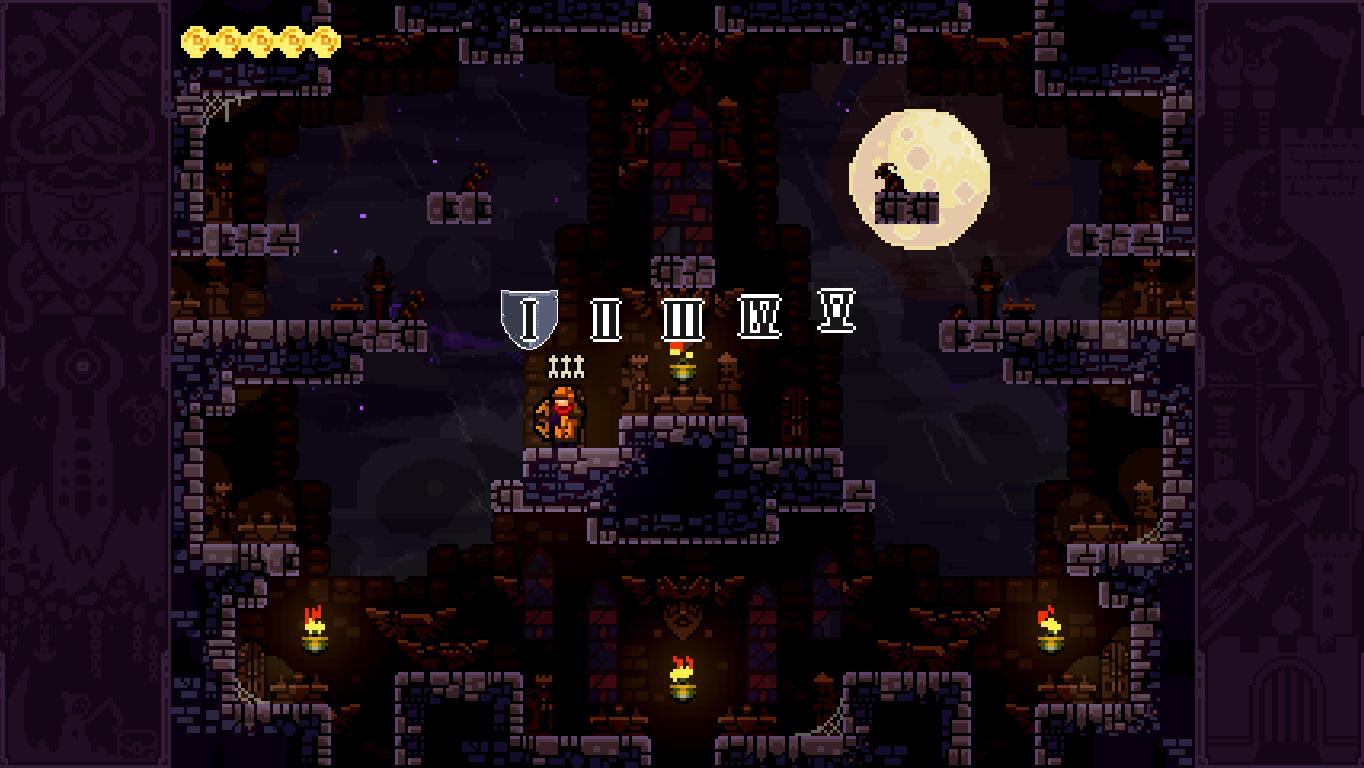Choose the wave V marker
This screenshot has width=1364, height=768.
point(836,310)
